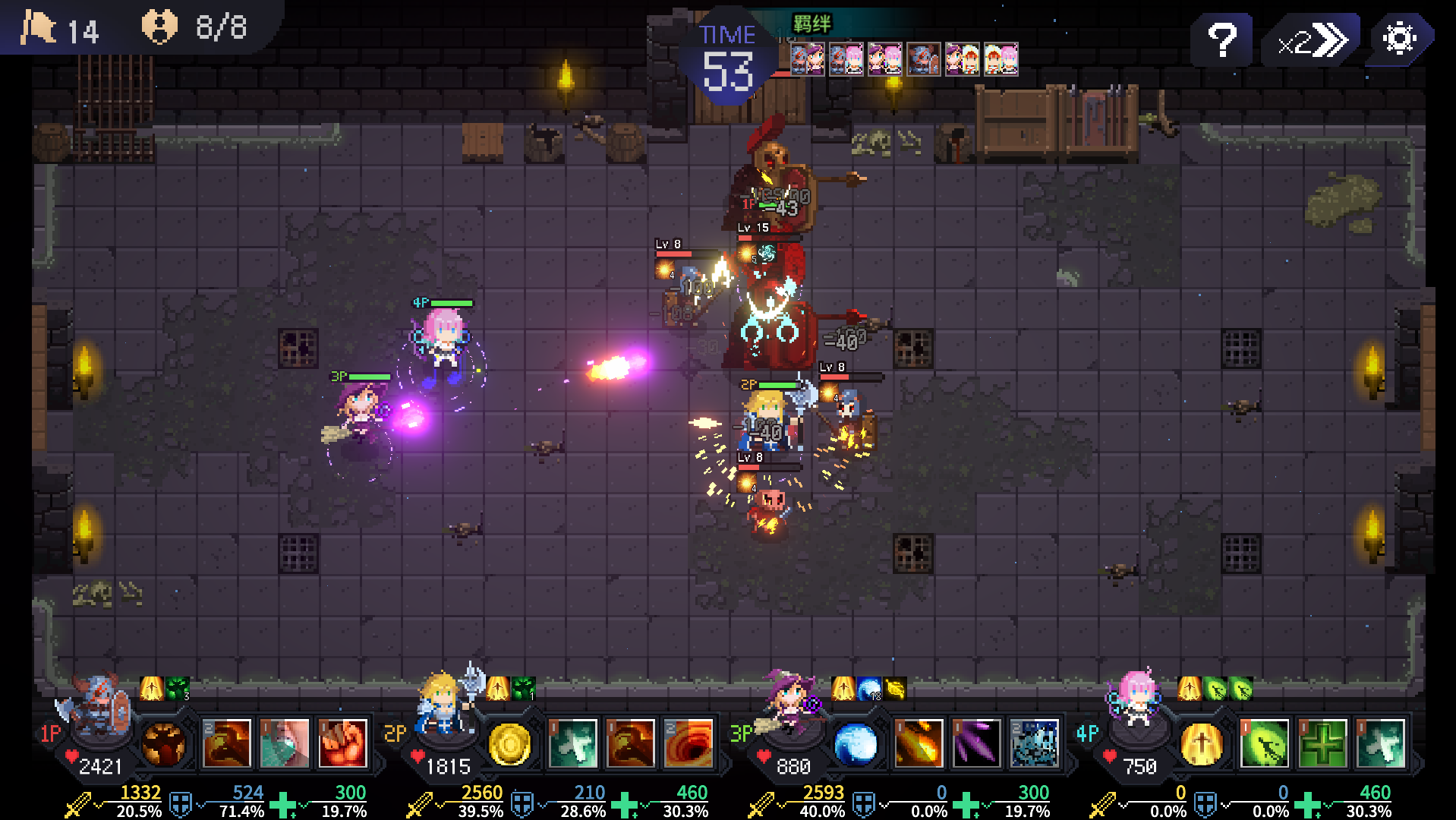1456x820 pixels.
Task: Select 1P's red clenched fist skill
Action: pos(342,743)
